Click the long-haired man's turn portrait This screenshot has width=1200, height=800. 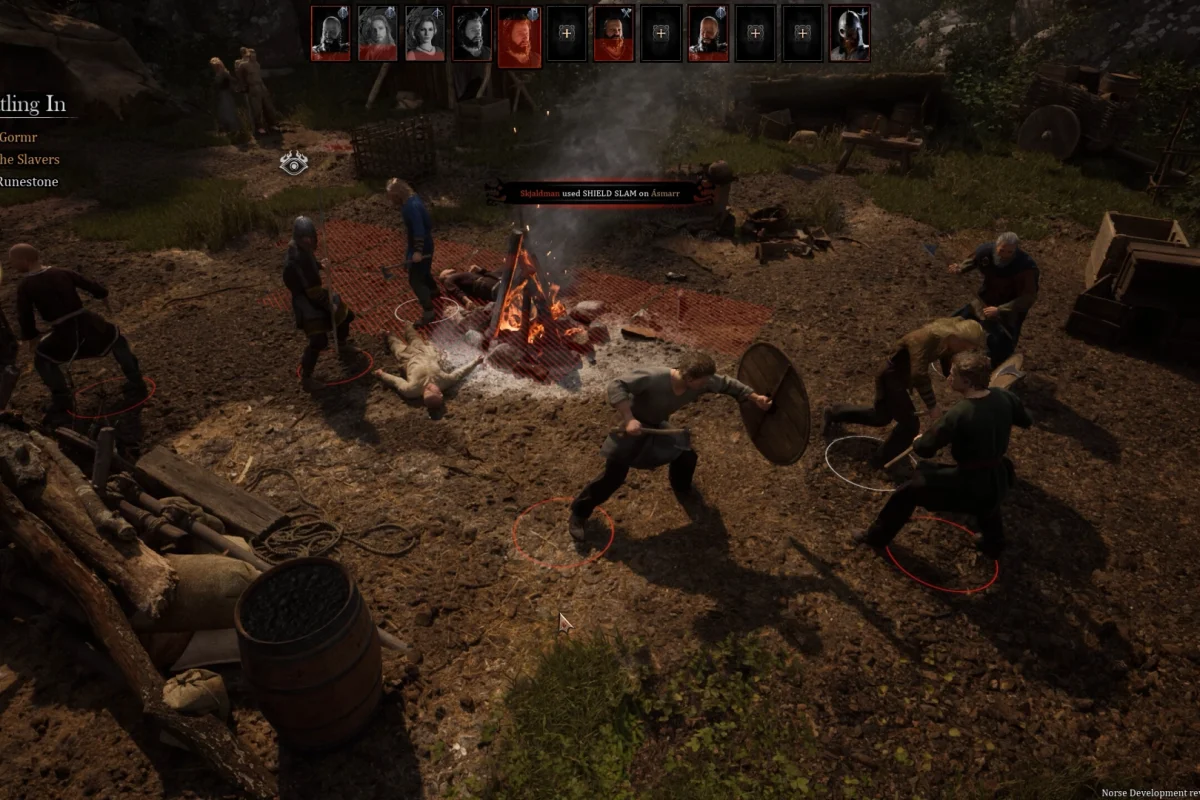click(377, 34)
